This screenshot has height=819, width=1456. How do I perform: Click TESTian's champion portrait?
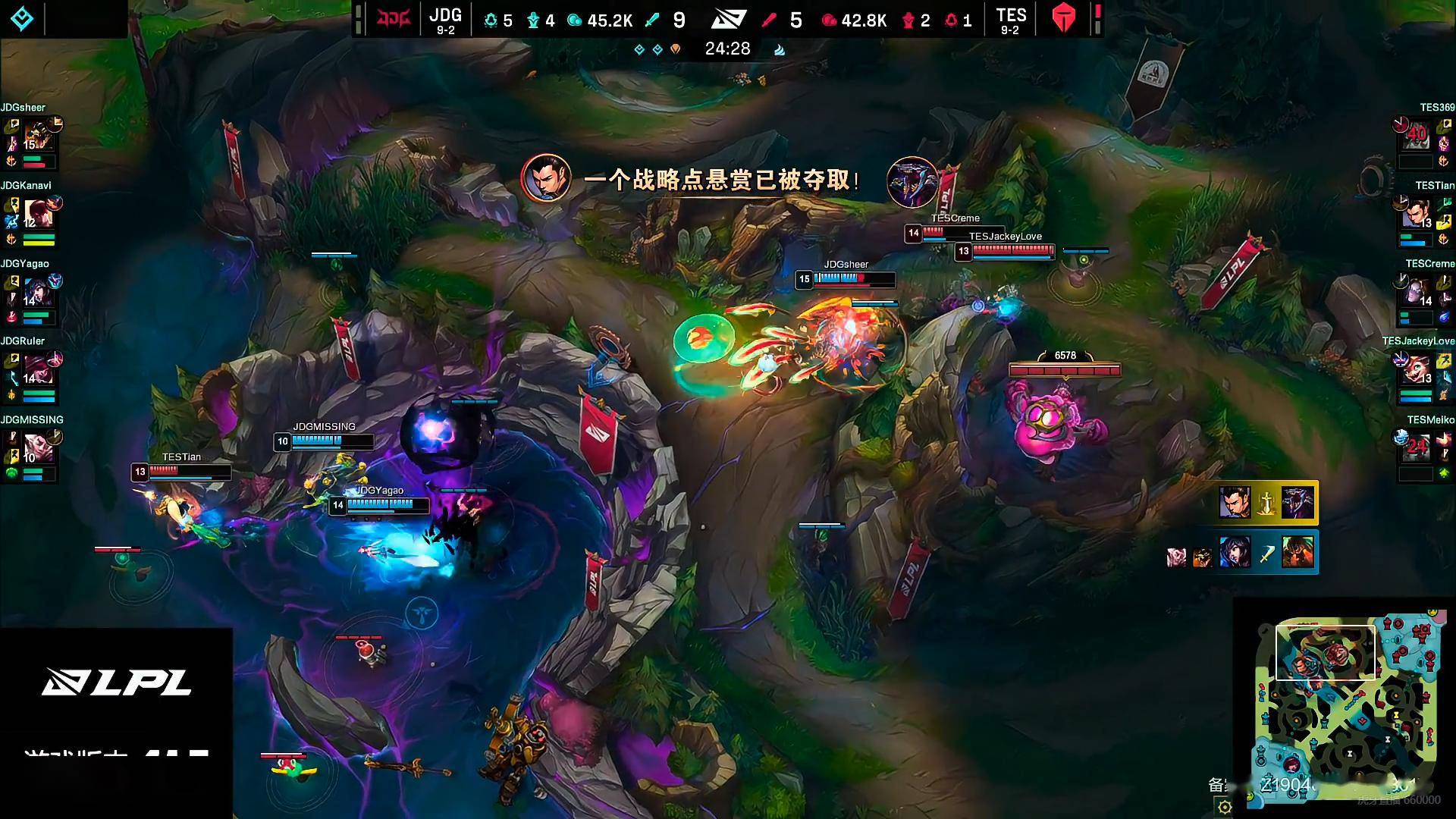coord(1416,215)
